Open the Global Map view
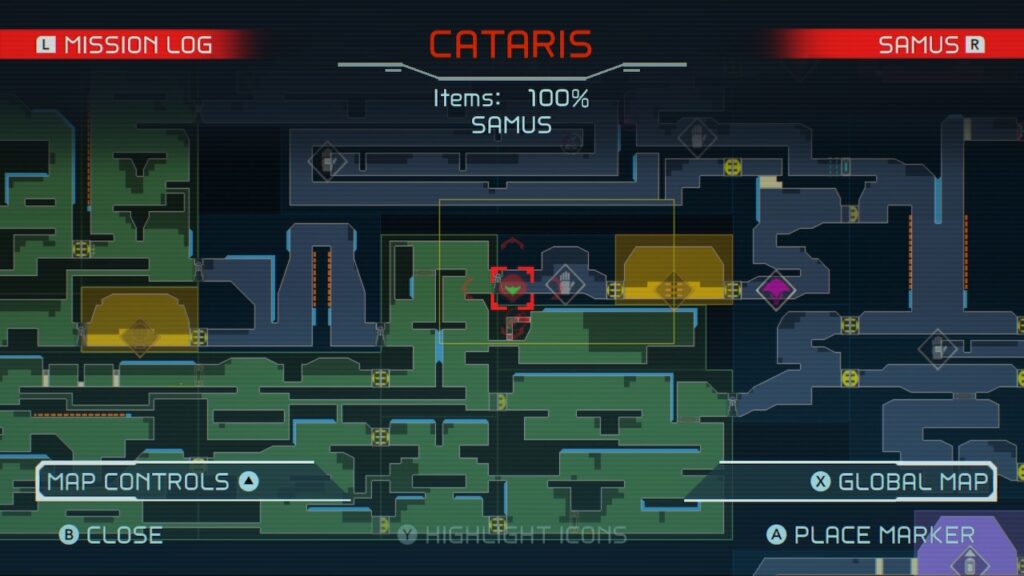This screenshot has height=576, width=1024. coord(901,482)
